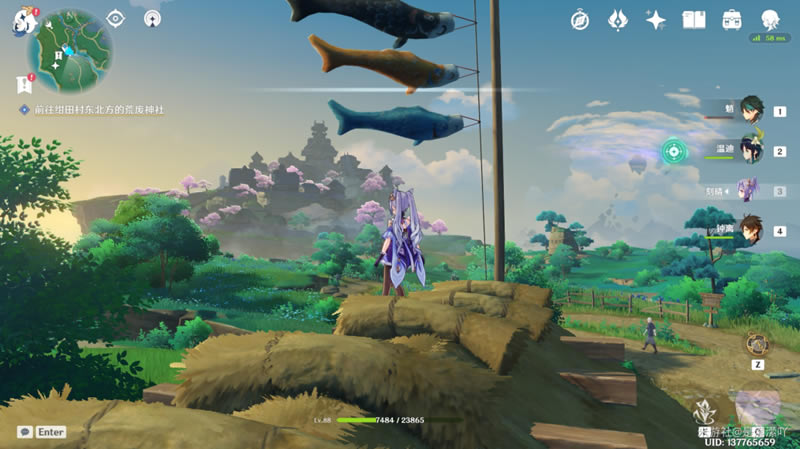Open the winged emblem icon in top bar
Screen dimensions: 800x449
pos(618,19)
